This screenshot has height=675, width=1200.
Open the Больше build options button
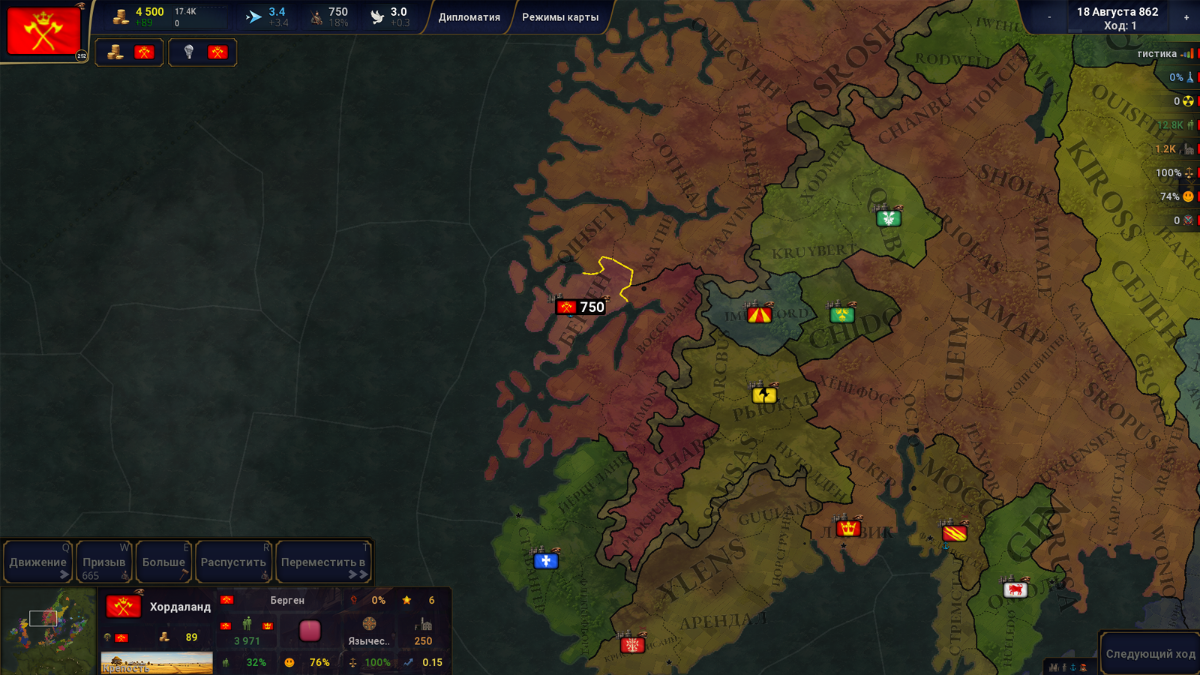point(163,562)
